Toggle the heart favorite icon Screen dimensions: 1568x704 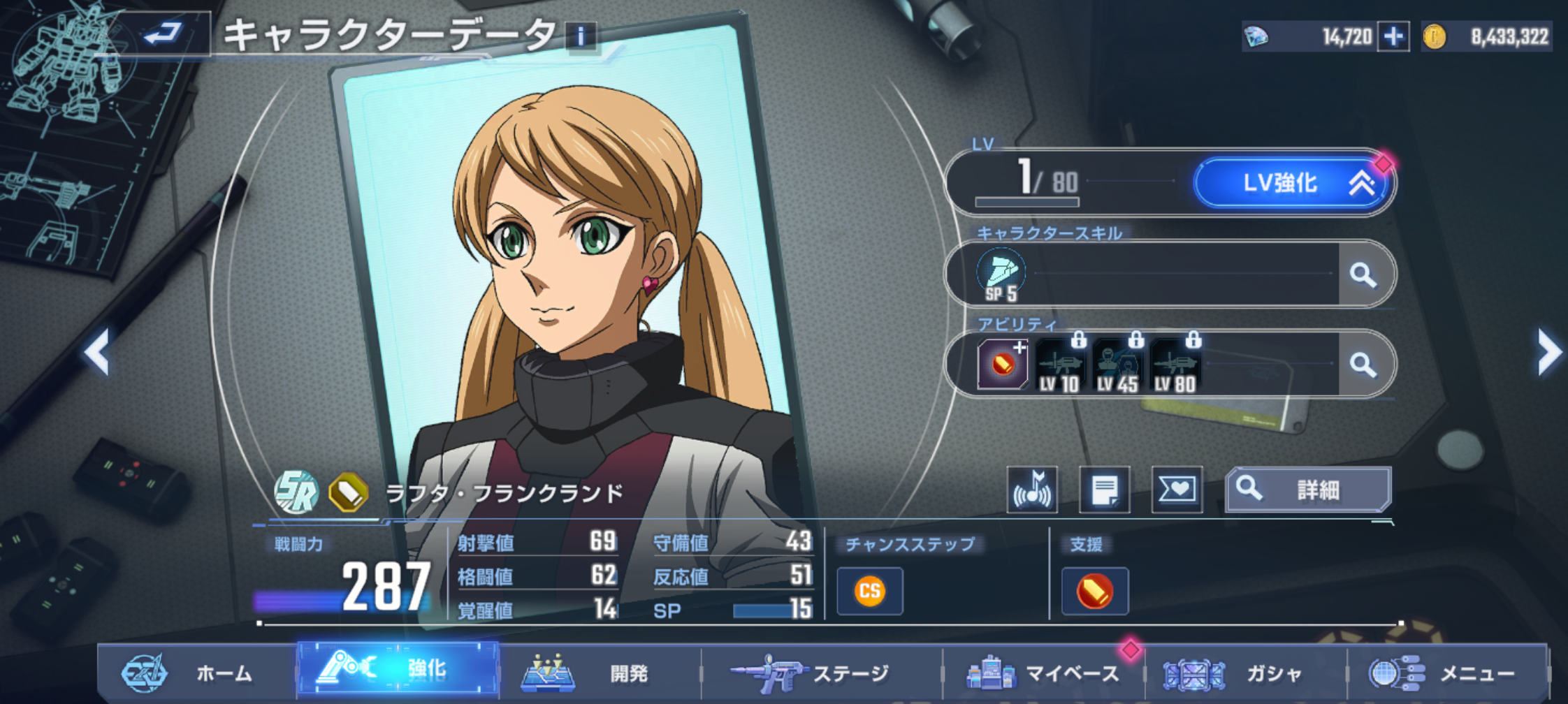pos(1177,490)
